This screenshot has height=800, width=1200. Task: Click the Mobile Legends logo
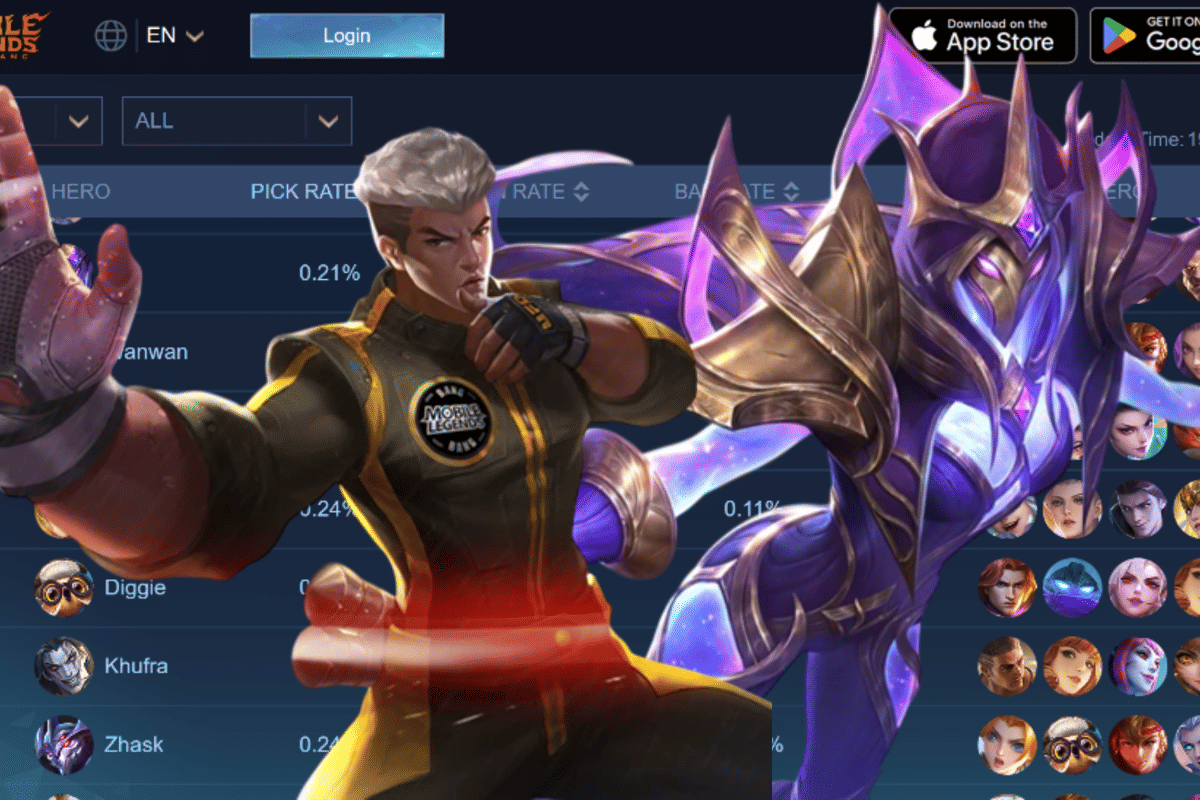24,35
